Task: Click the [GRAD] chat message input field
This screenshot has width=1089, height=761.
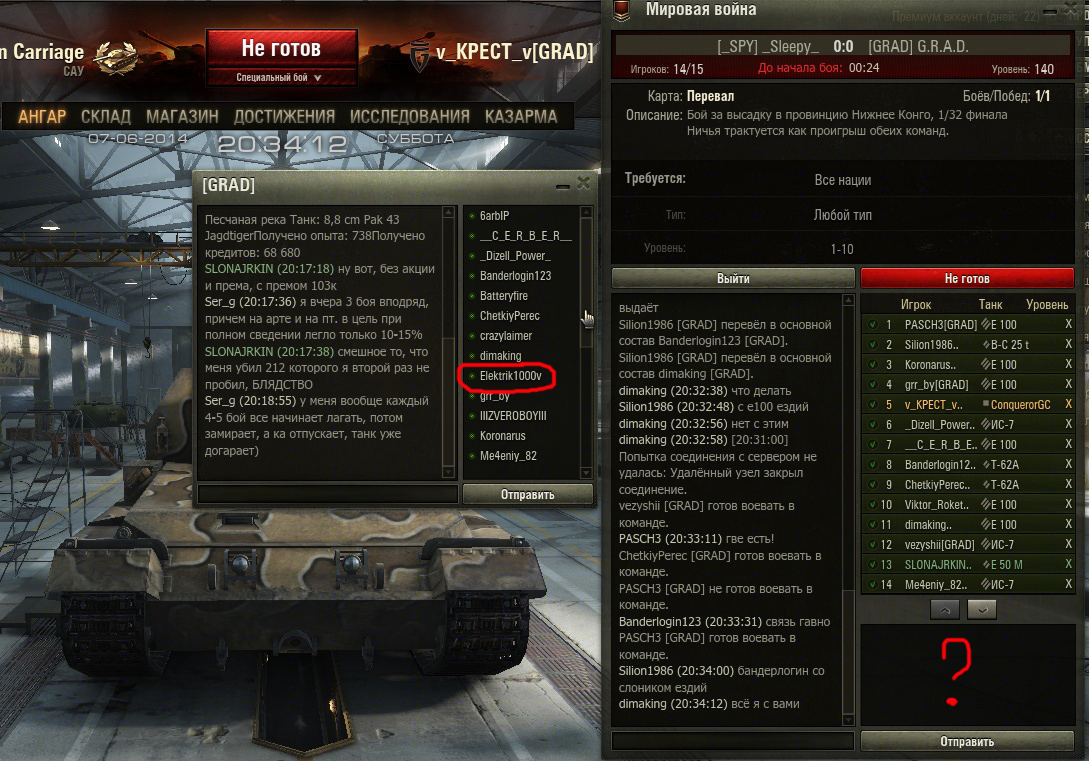Action: click(327, 494)
